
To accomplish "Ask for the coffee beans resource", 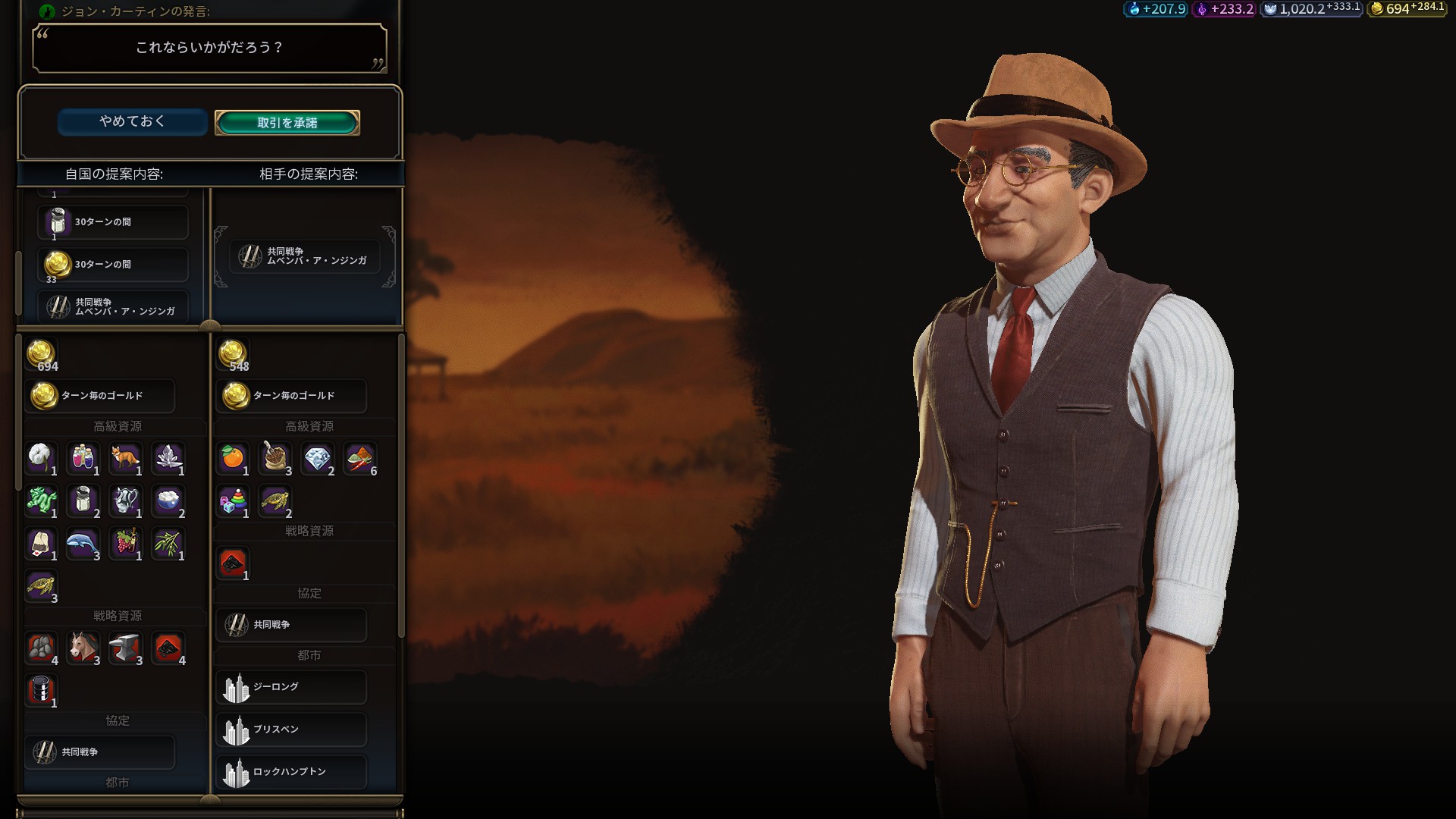I will pyautogui.click(x=275, y=458).
